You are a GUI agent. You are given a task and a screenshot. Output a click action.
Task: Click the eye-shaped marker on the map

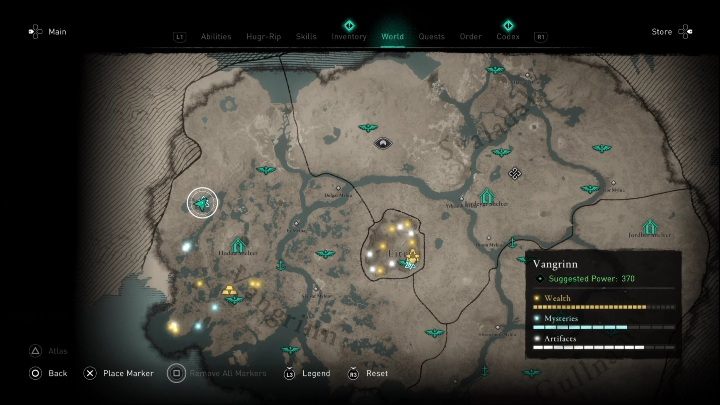[x=382, y=144]
